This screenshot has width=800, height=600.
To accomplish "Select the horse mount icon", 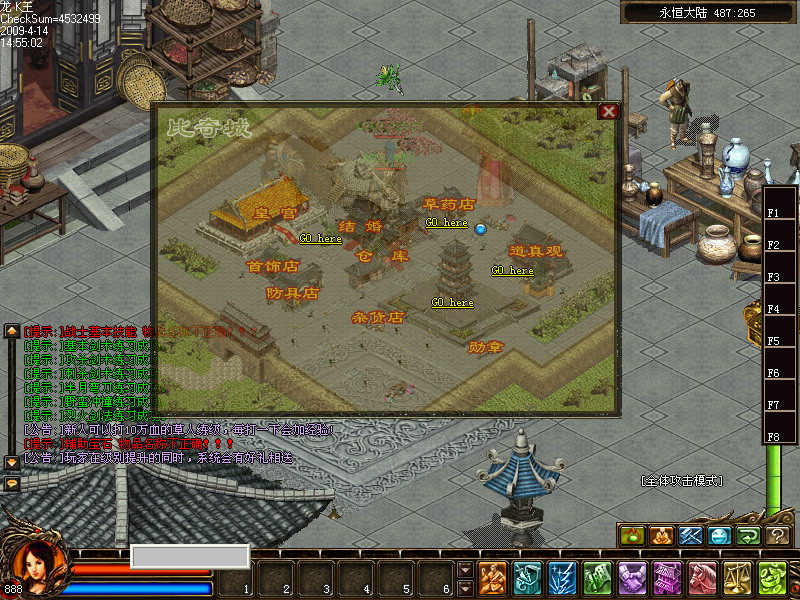I will (x=703, y=579).
